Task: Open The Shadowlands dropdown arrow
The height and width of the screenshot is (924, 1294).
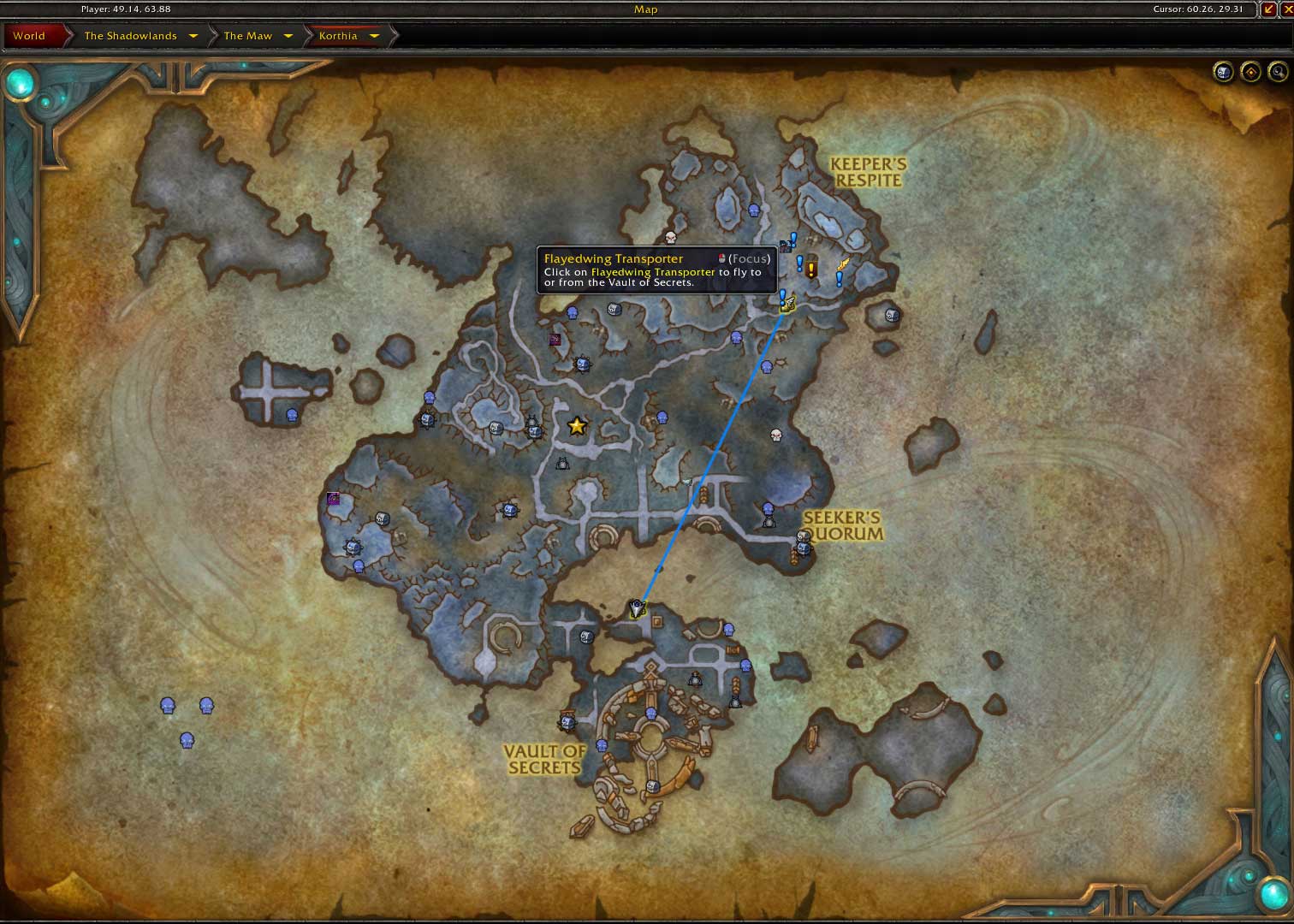Action: pyautogui.click(x=194, y=36)
